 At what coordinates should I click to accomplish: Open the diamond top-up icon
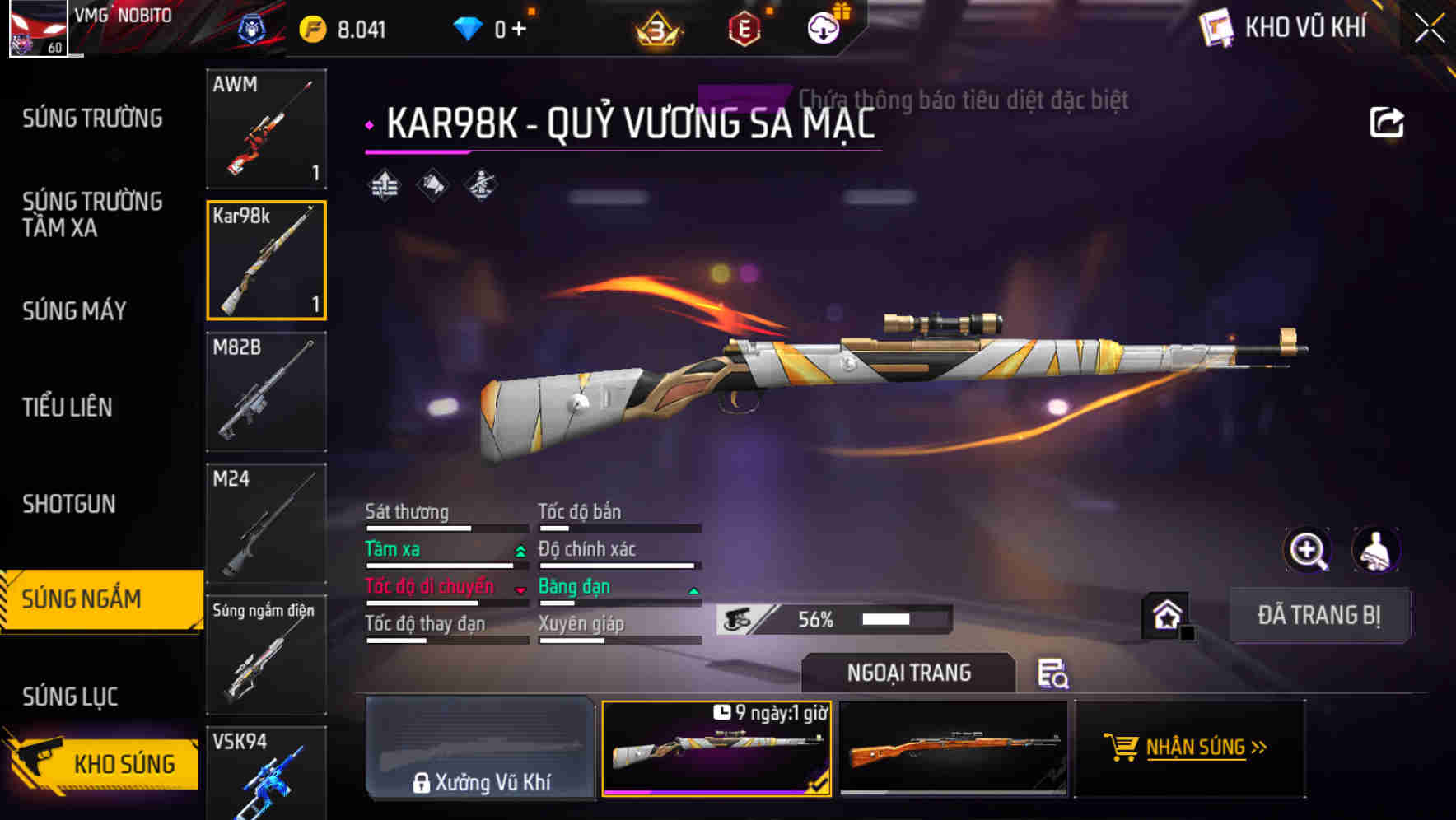(469, 27)
